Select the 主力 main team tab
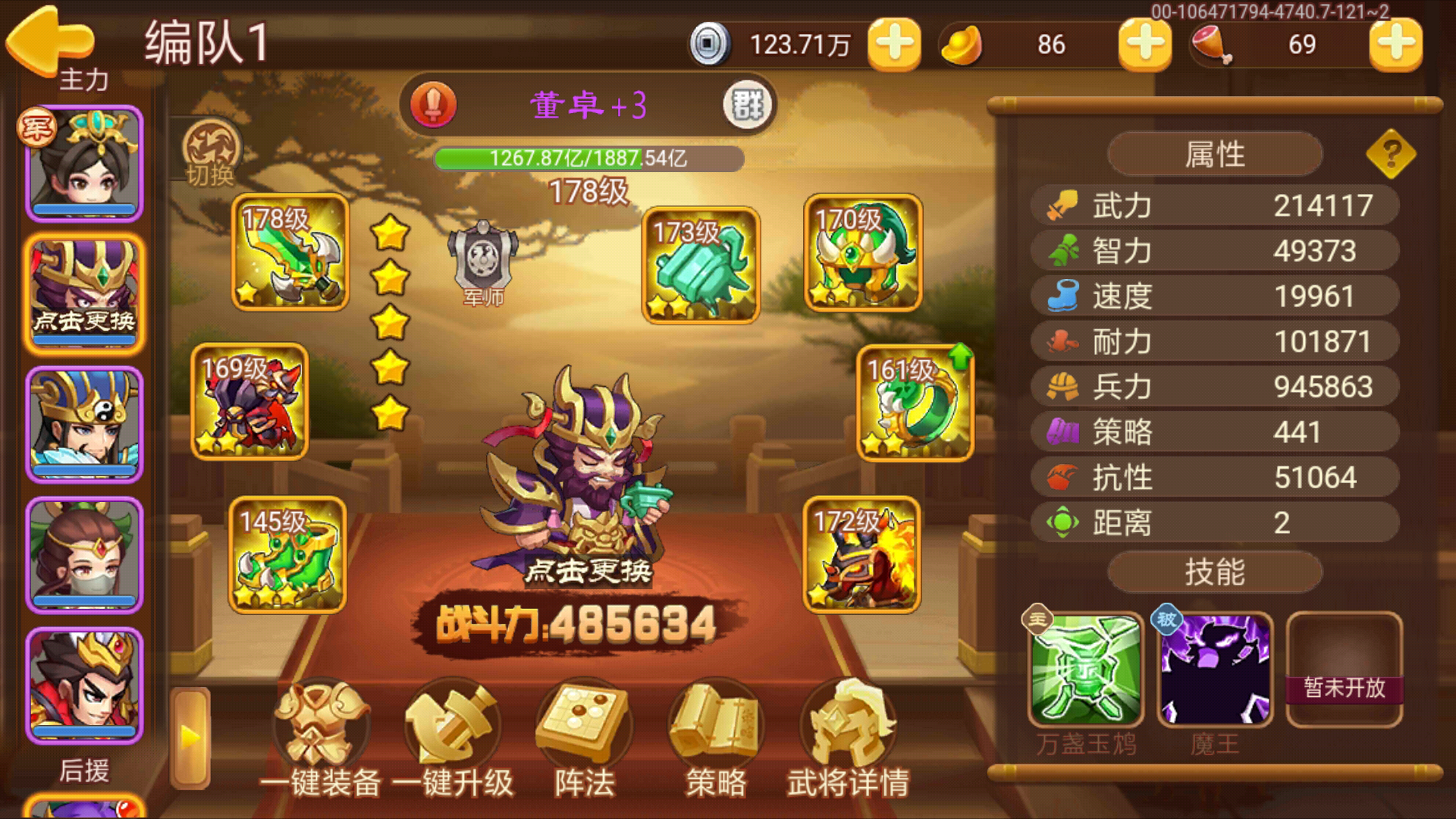This screenshot has height=819, width=1456. pyautogui.click(x=83, y=78)
